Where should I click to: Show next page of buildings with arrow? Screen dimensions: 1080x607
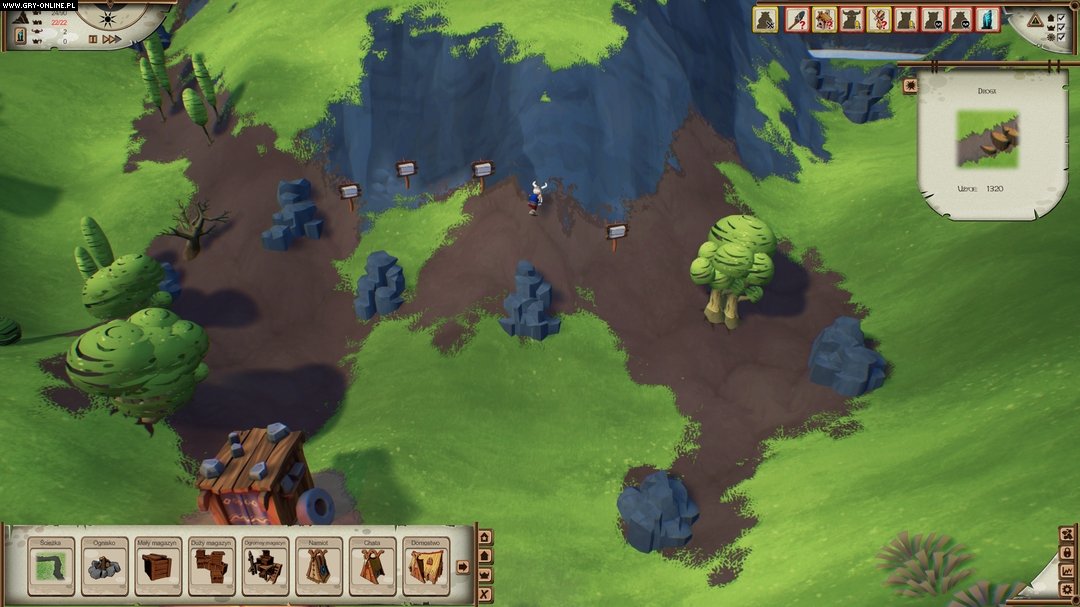(463, 567)
